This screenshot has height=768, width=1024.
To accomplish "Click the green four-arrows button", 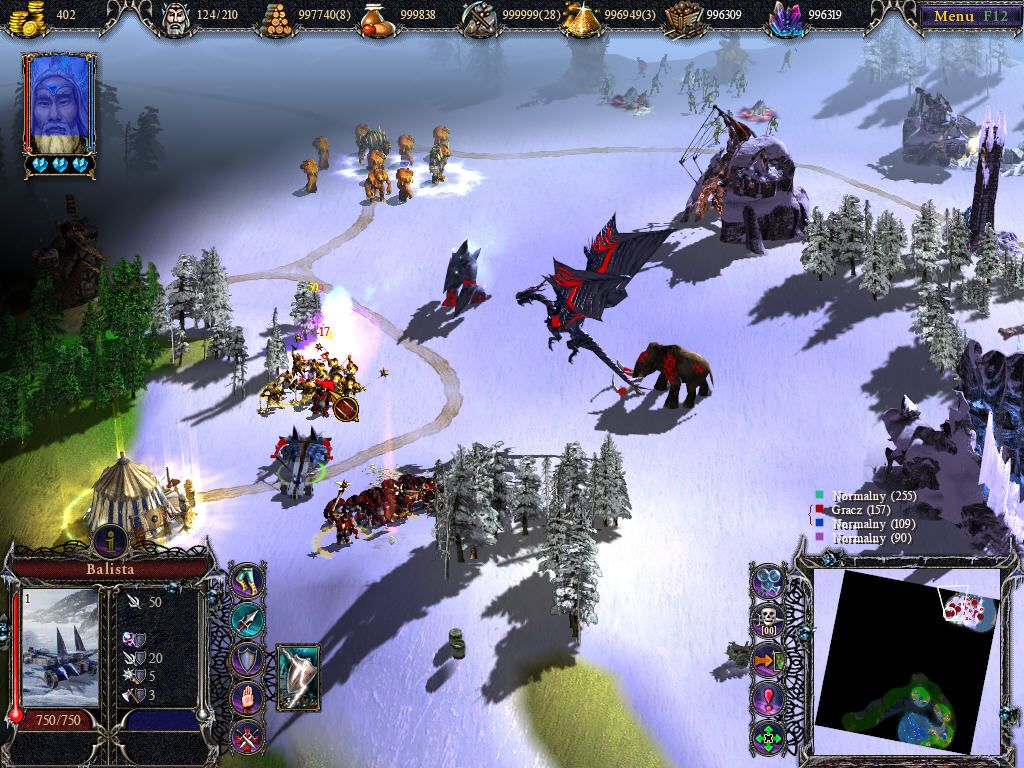I will click(x=767, y=738).
